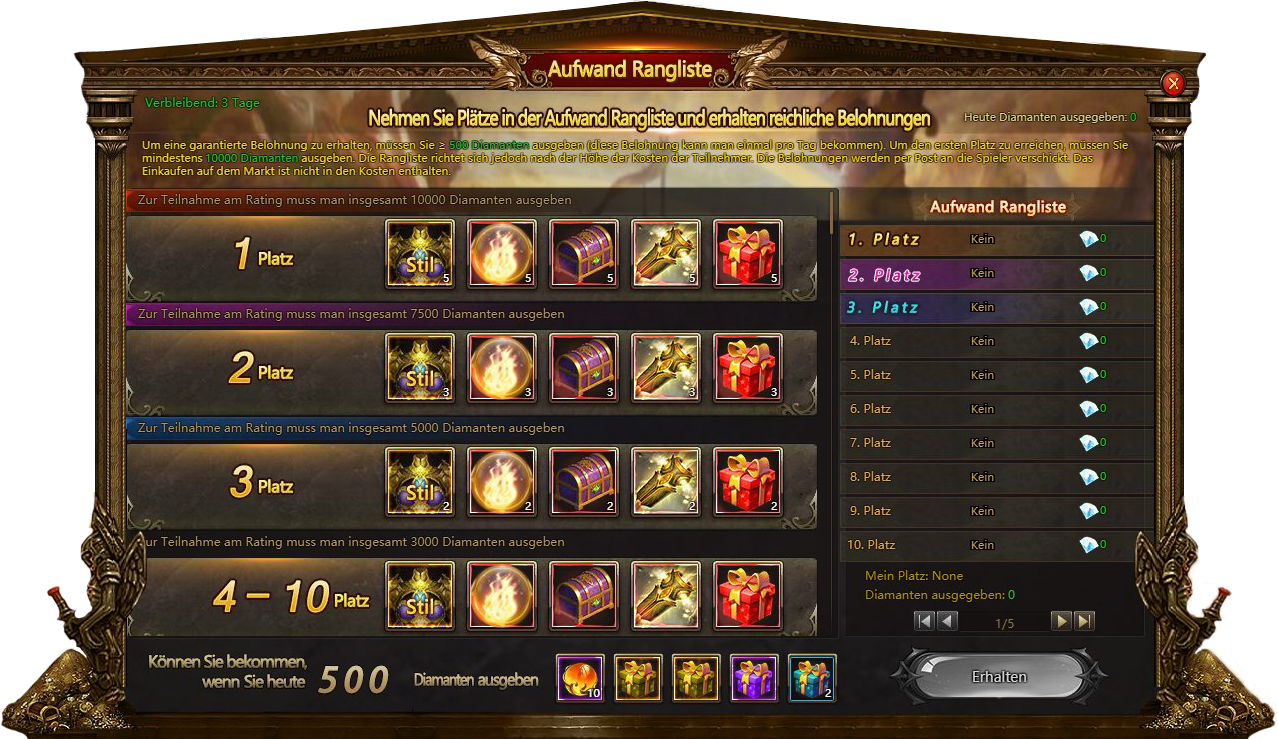View the 1. Platz golden wings reward
Image resolution: width=1278 pixels, height=739 pixels.
point(666,254)
